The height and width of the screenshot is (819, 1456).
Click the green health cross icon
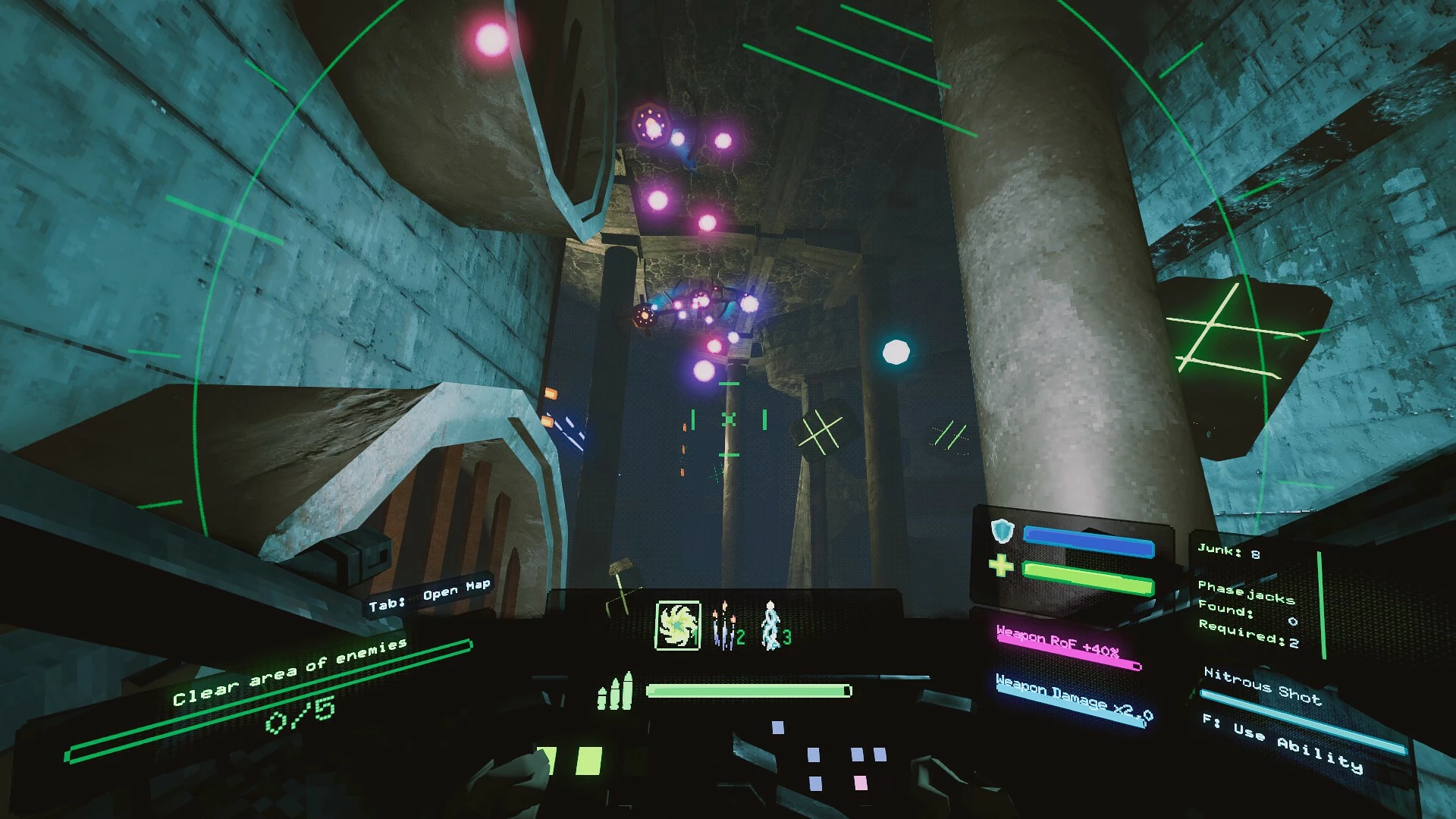(1001, 565)
